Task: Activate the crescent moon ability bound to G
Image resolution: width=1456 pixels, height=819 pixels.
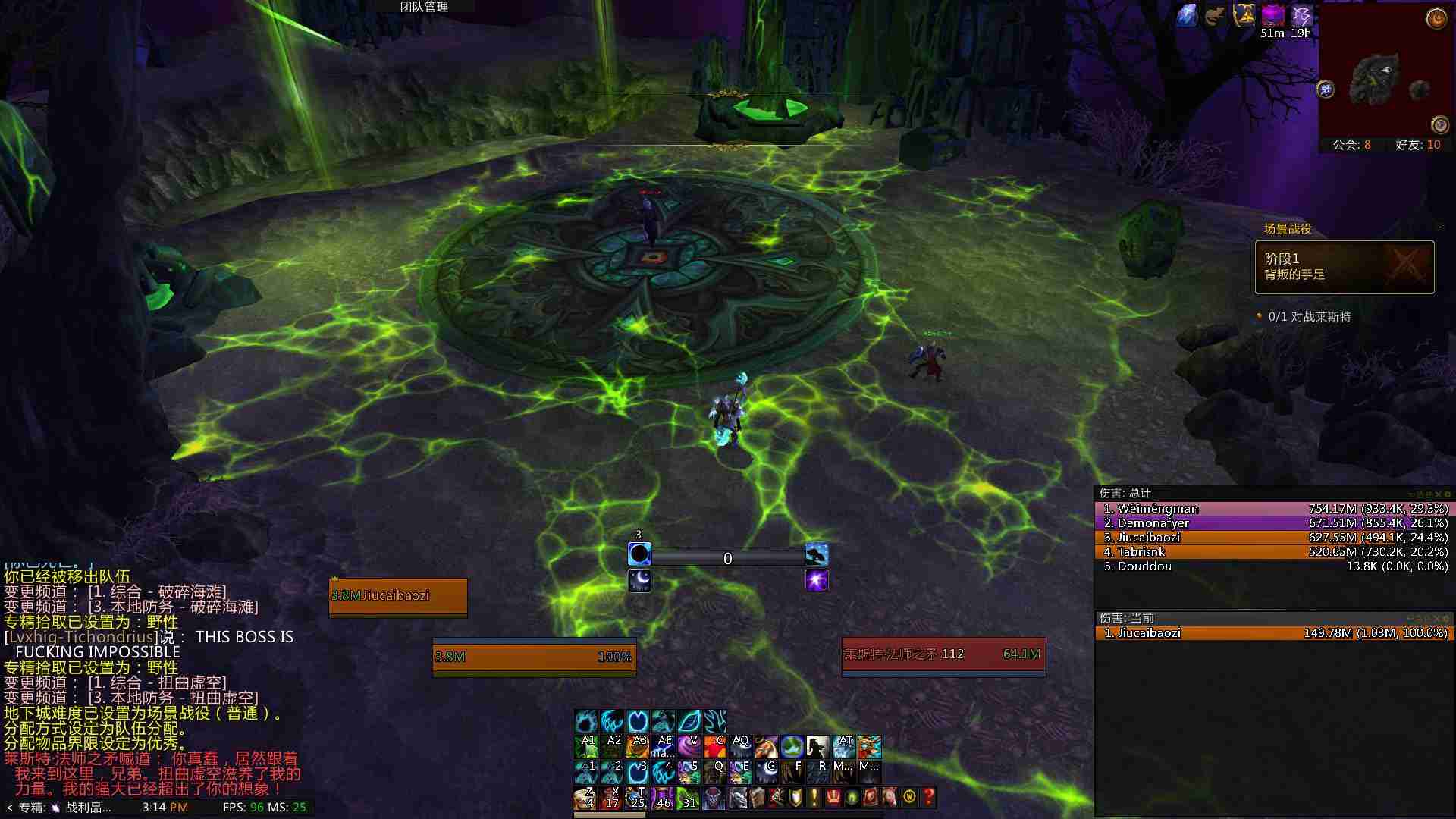Action: 767,772
